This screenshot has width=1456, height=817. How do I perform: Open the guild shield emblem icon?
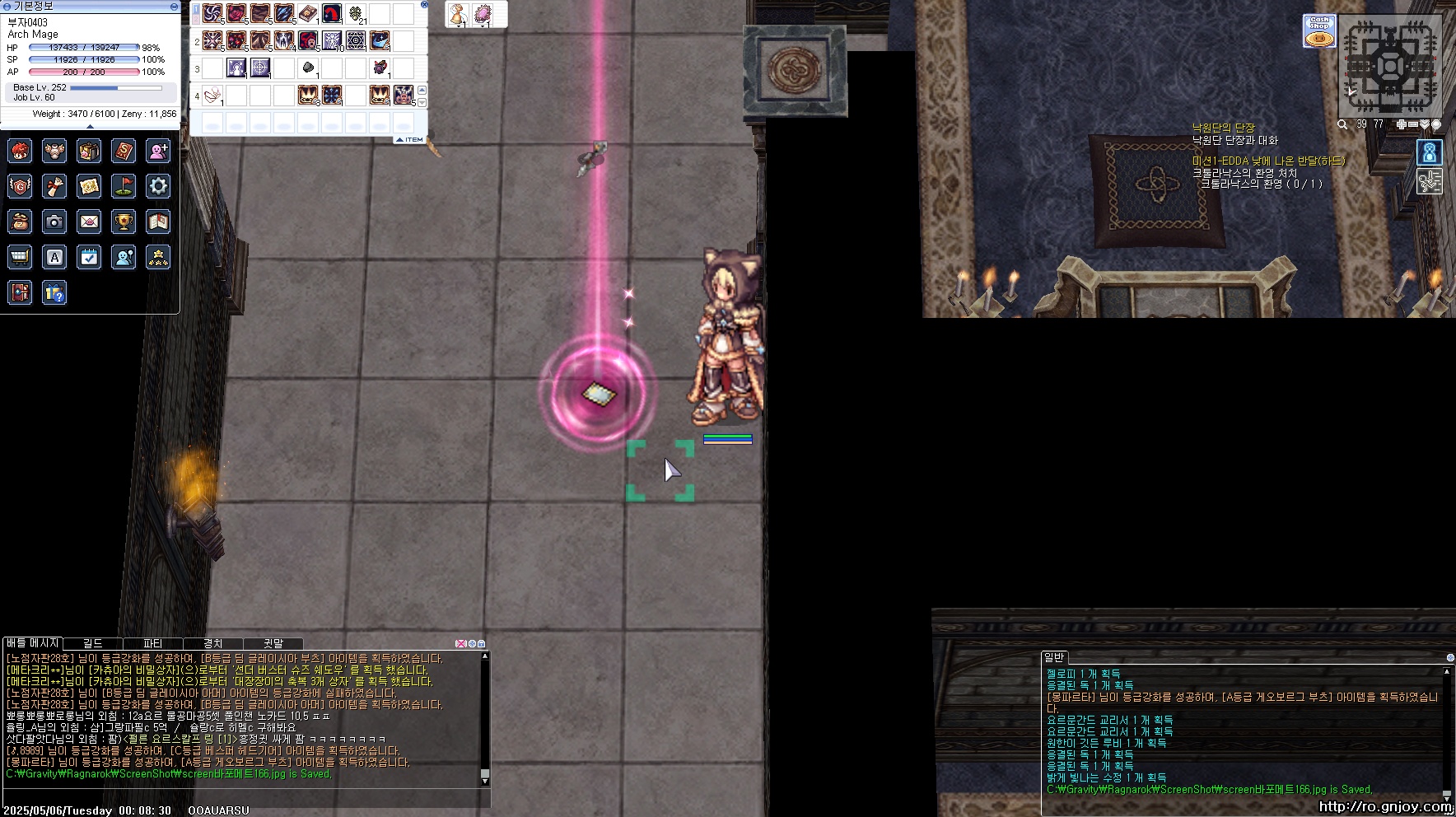click(x=20, y=186)
